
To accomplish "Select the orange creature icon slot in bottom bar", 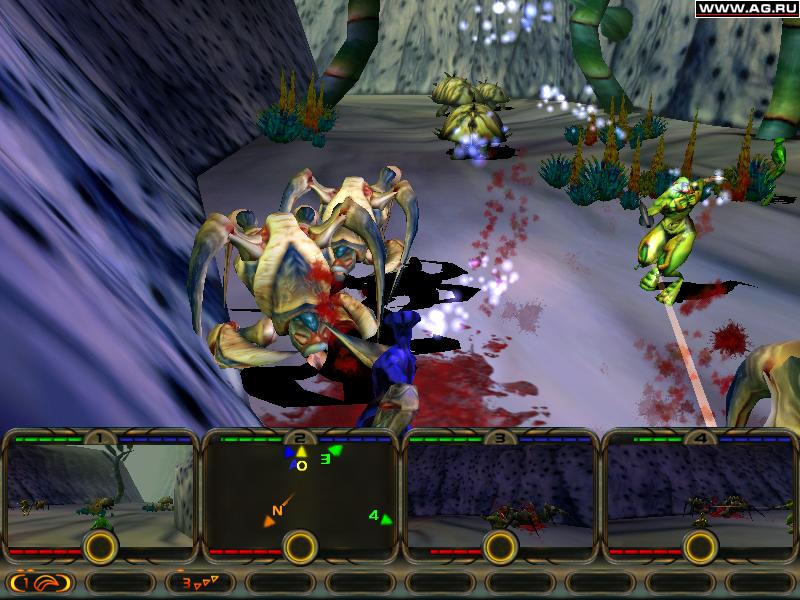I will (40, 581).
